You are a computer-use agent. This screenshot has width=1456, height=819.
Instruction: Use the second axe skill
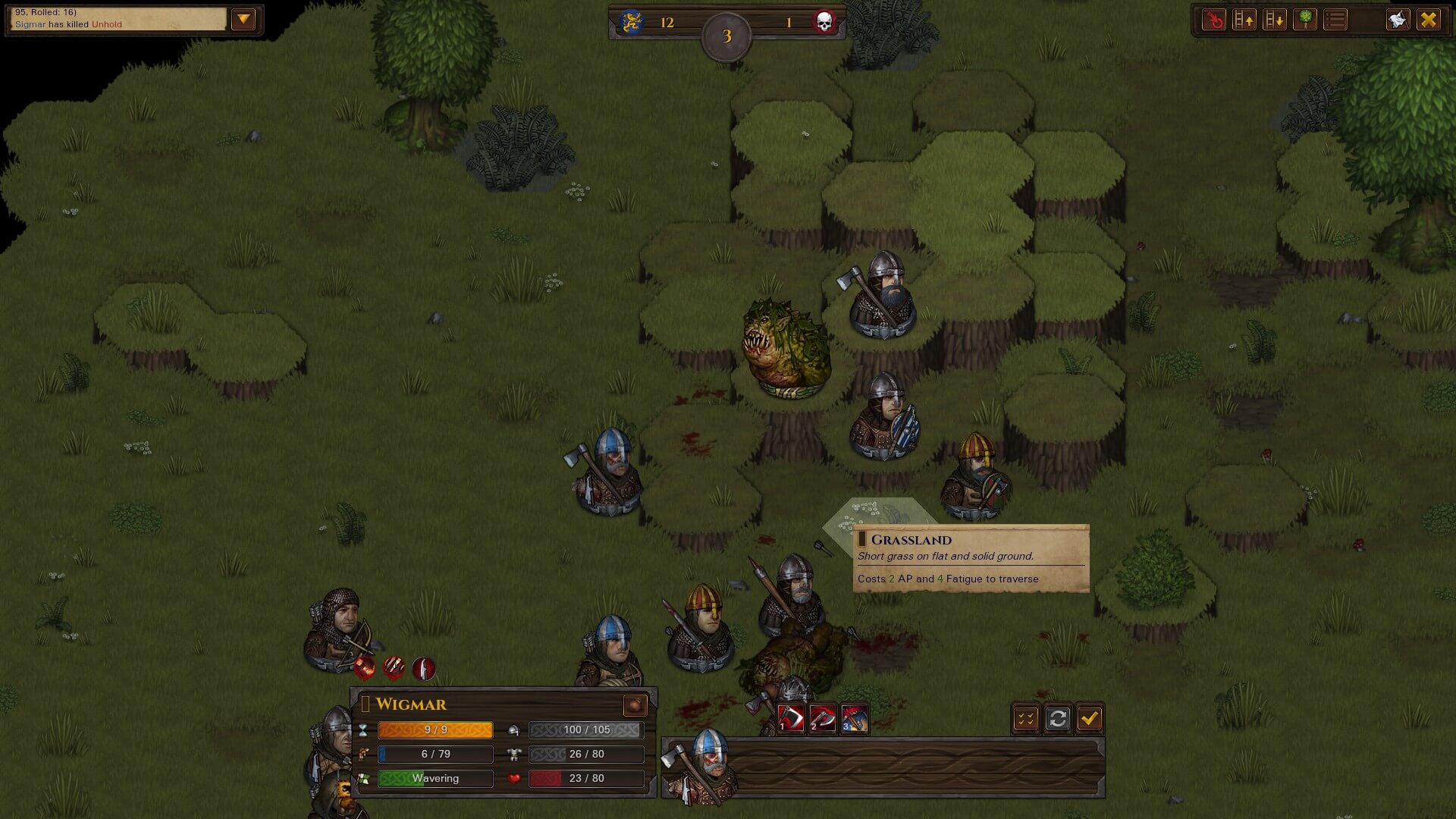tap(822, 718)
